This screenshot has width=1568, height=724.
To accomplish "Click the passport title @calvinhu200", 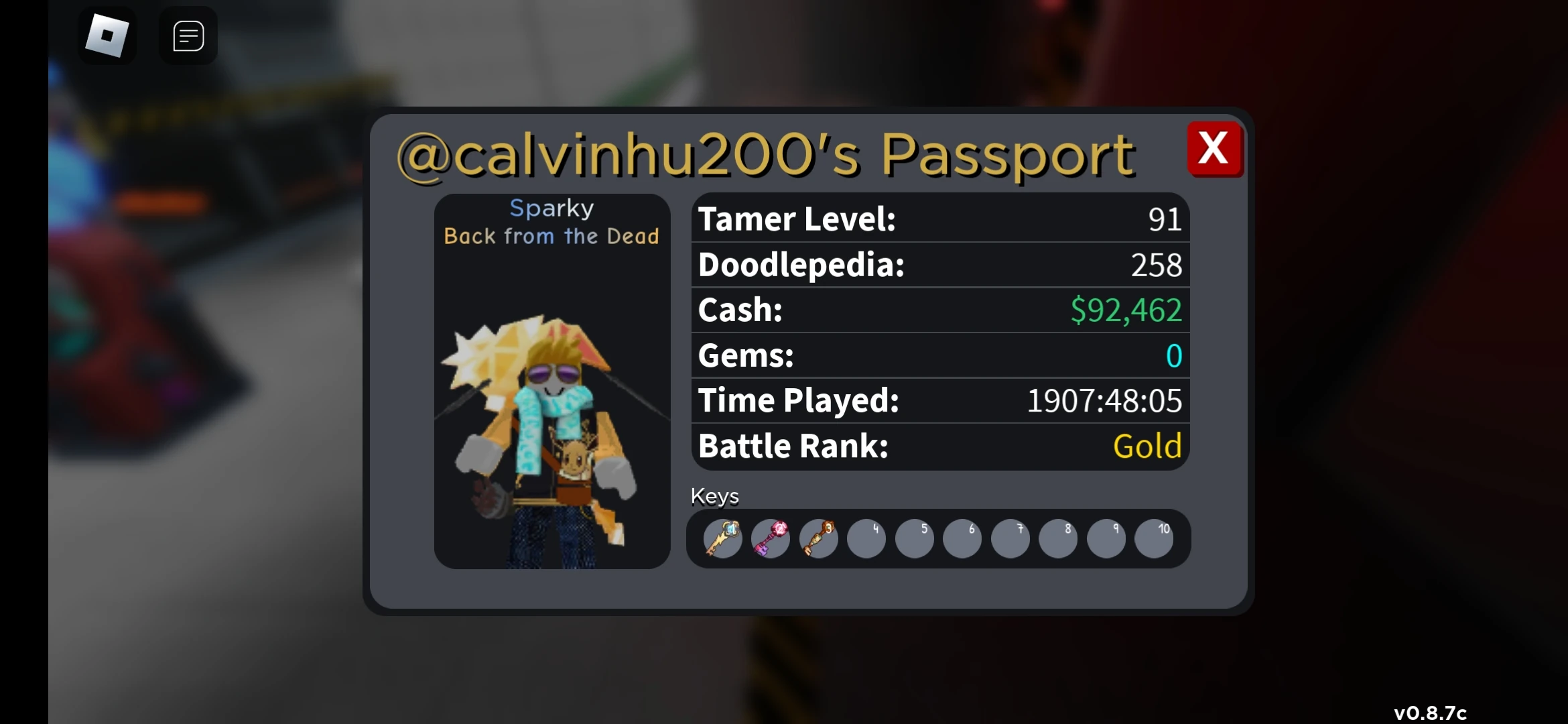I will pos(764,153).
